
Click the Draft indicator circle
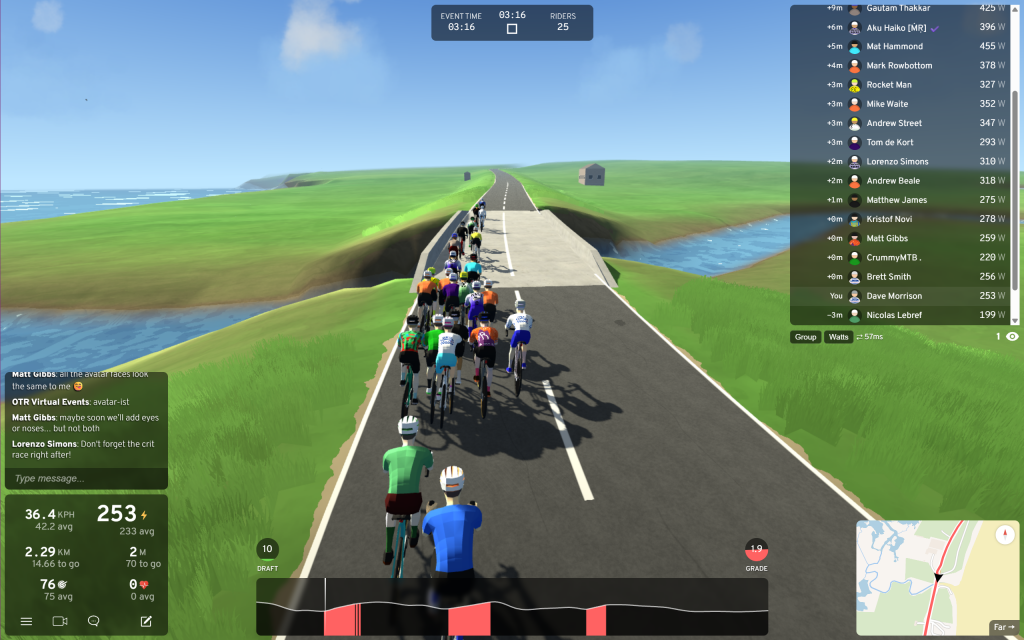(267, 549)
